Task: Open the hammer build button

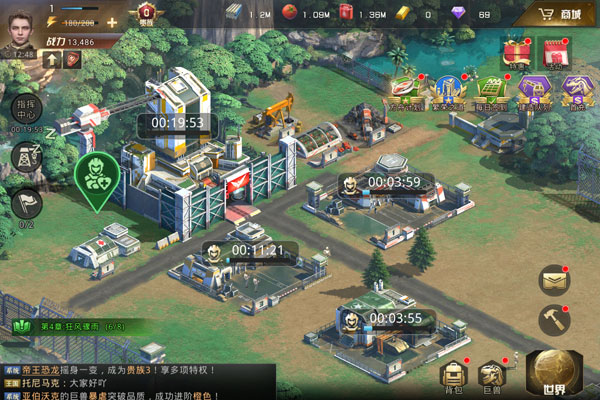Action: [x=554, y=320]
